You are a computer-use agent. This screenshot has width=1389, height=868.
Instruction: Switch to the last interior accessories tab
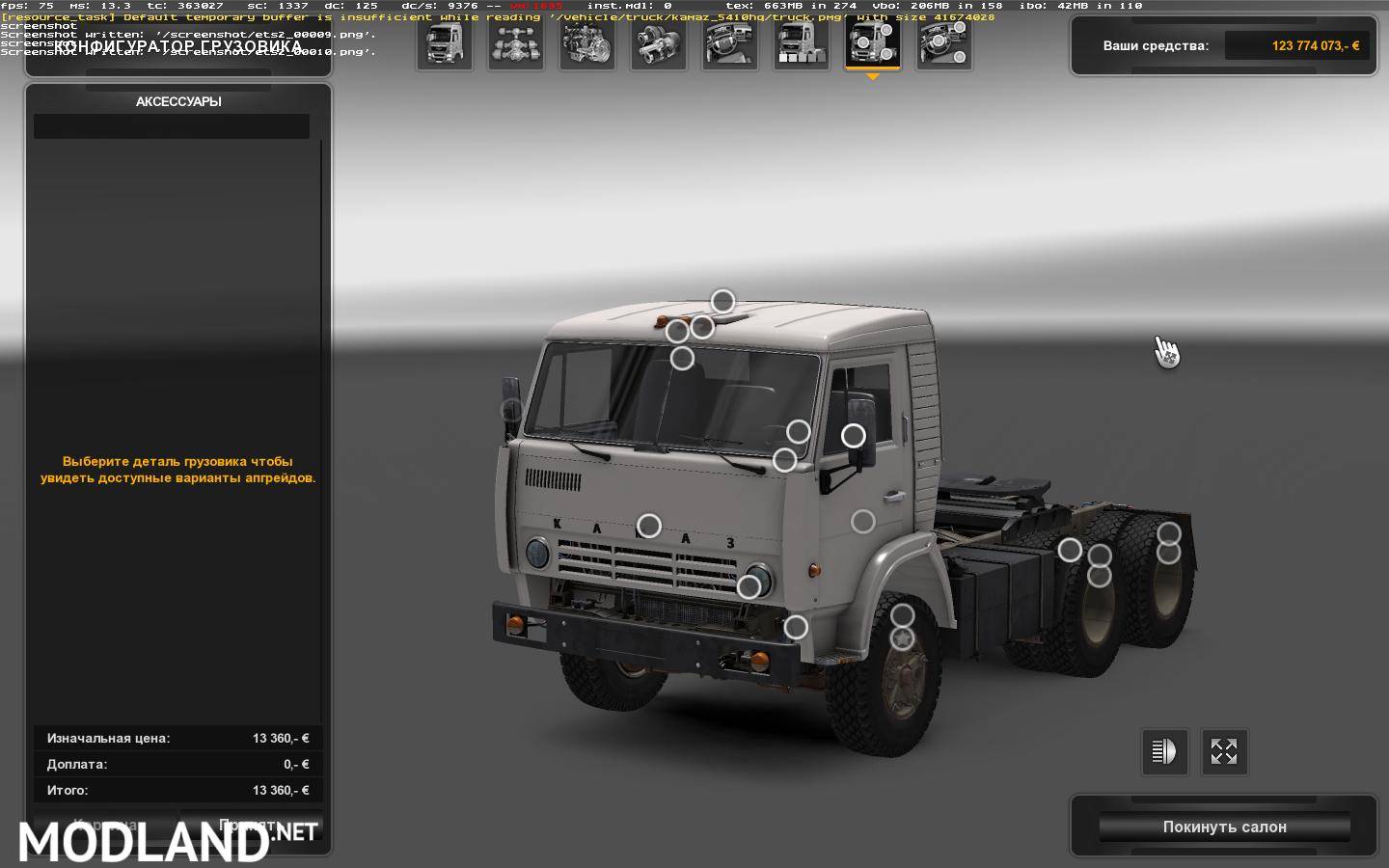pos(944,43)
